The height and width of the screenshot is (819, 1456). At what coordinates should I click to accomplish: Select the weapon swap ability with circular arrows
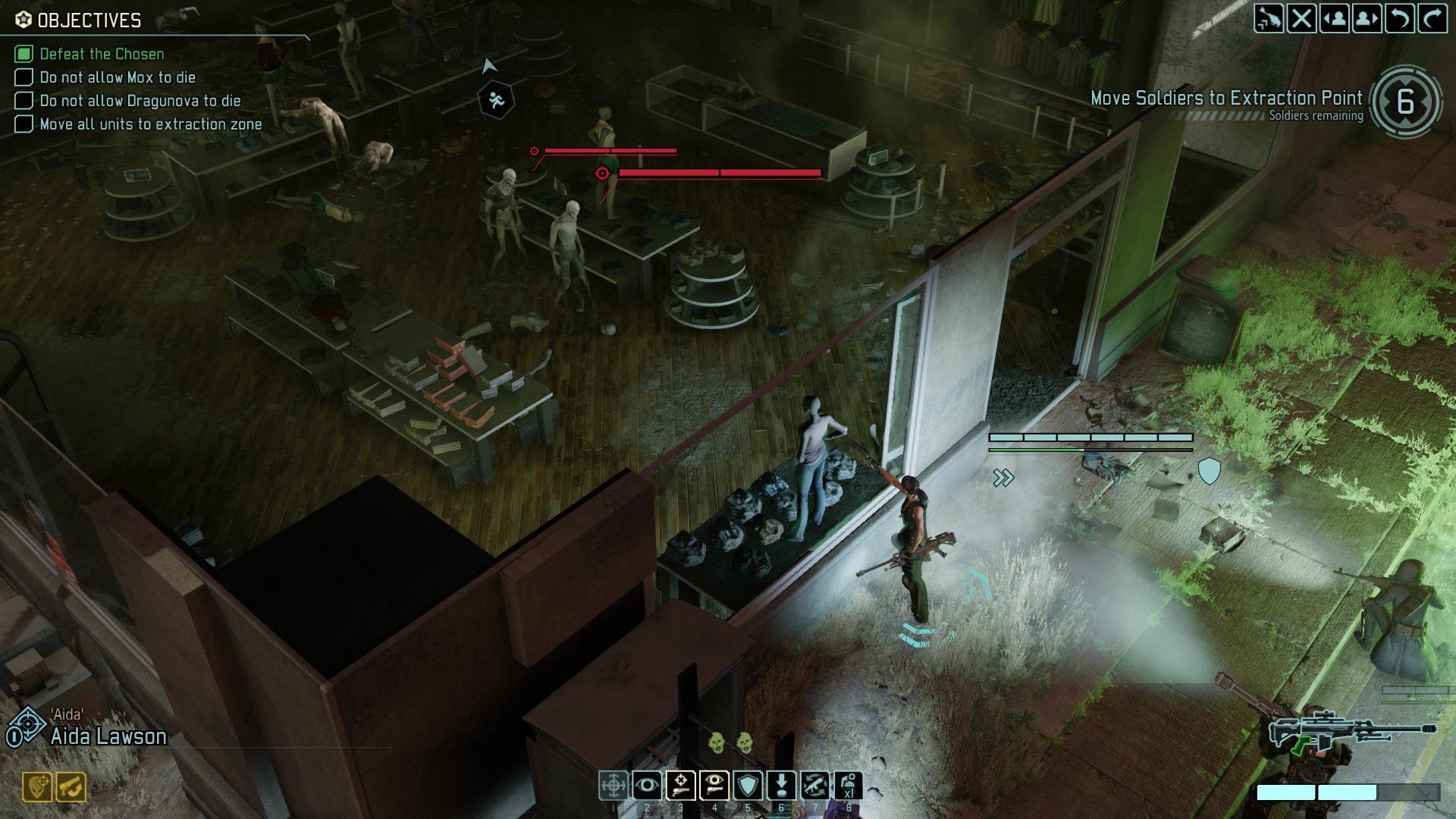(x=814, y=786)
